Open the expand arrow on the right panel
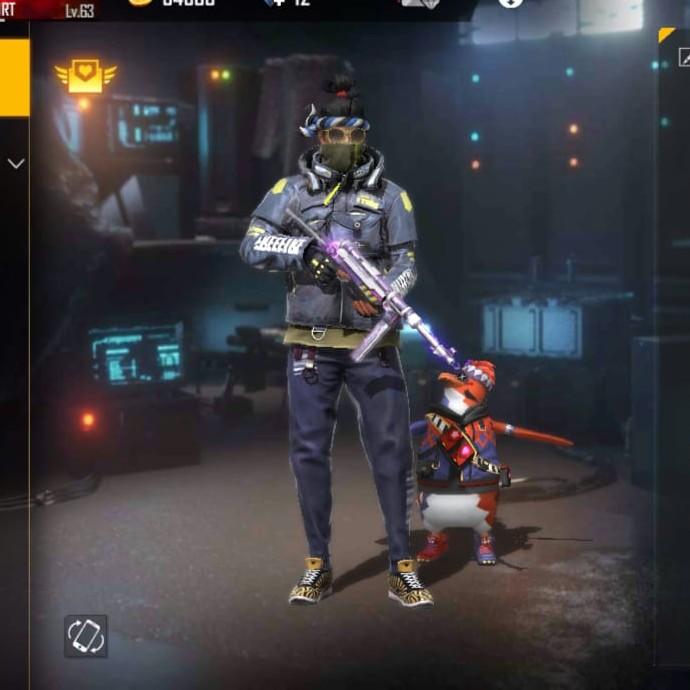Screen dimensions: 690x690 684,58
